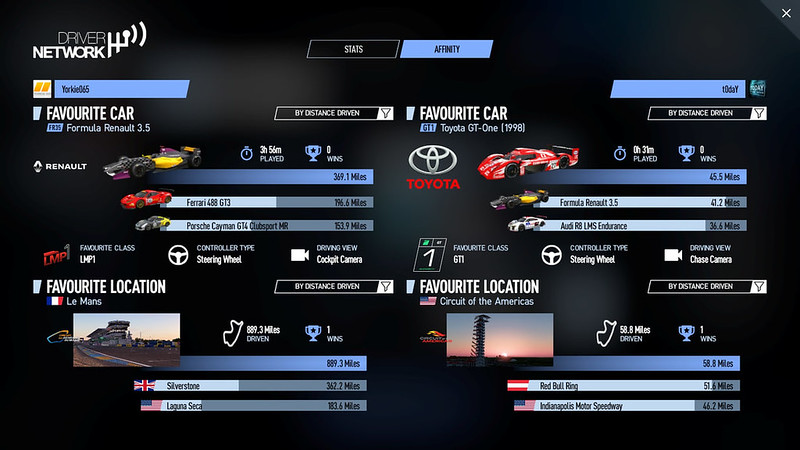The height and width of the screenshot is (450, 800).
Task: Select the Affinity tab
Action: point(447,48)
